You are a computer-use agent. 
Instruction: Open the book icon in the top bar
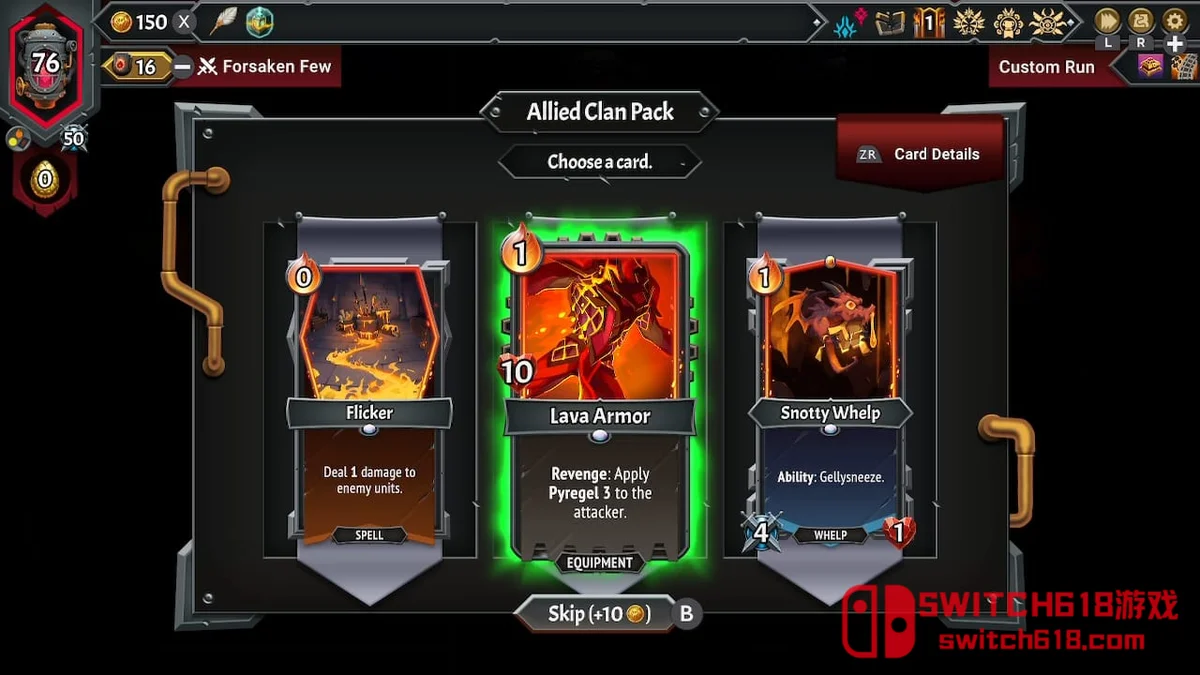(x=889, y=22)
